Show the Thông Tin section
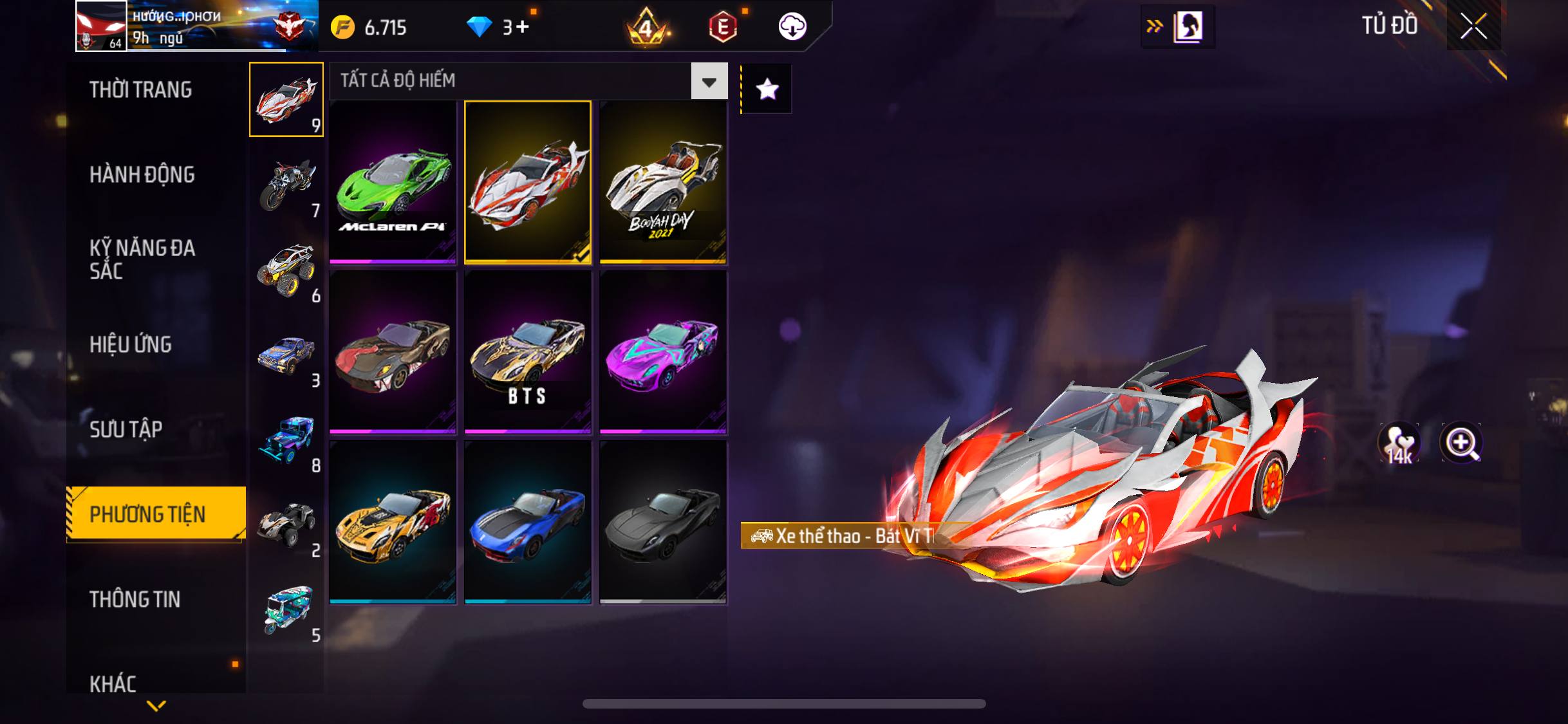The height and width of the screenshot is (724, 1568). click(135, 600)
